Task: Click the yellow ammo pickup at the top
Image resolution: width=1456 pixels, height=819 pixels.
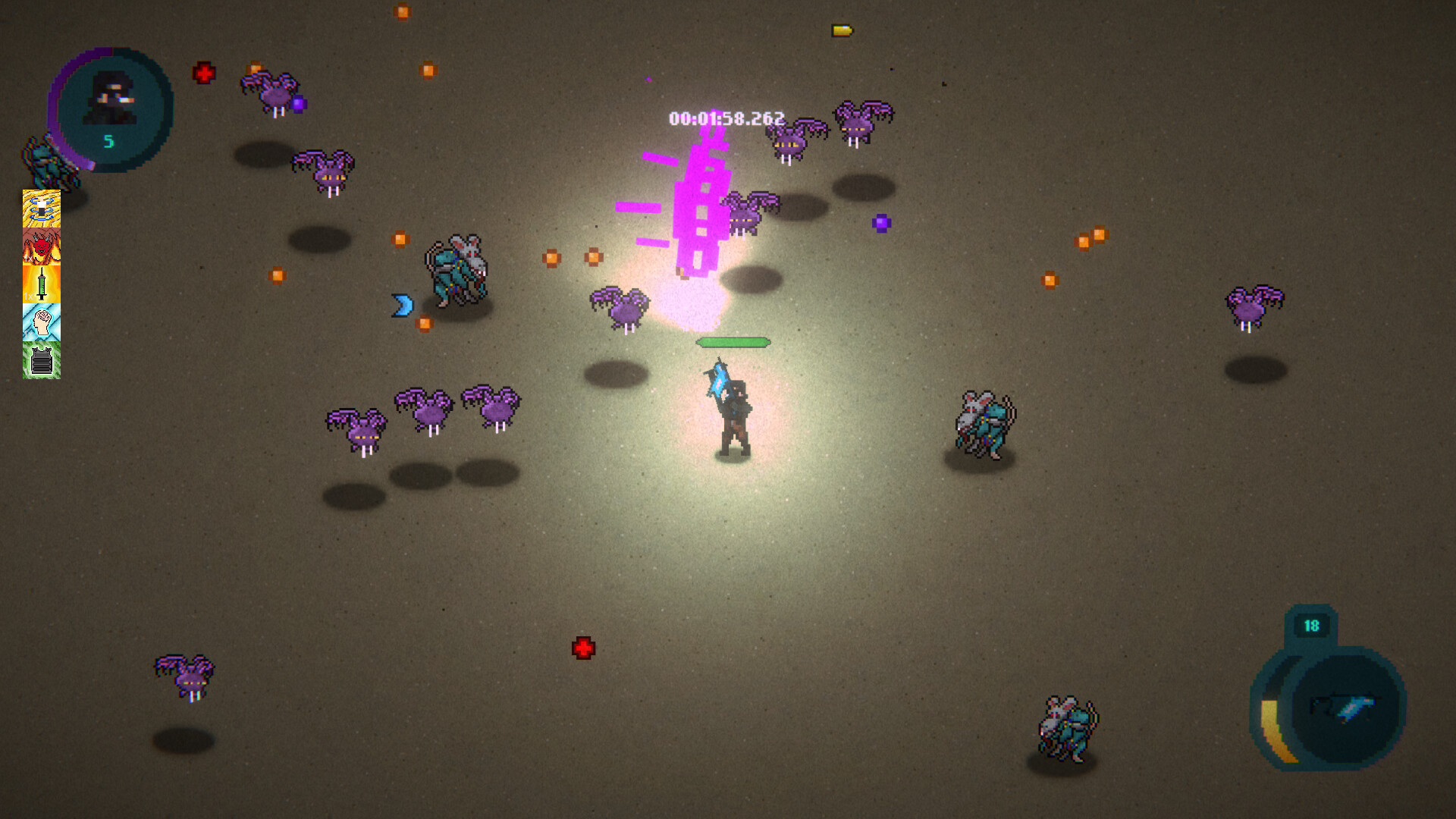Action: click(842, 31)
